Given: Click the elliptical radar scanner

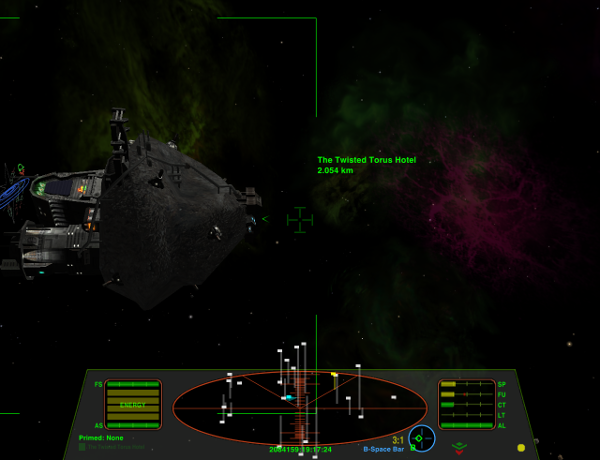Looking at the screenshot, I should (x=300, y=406).
